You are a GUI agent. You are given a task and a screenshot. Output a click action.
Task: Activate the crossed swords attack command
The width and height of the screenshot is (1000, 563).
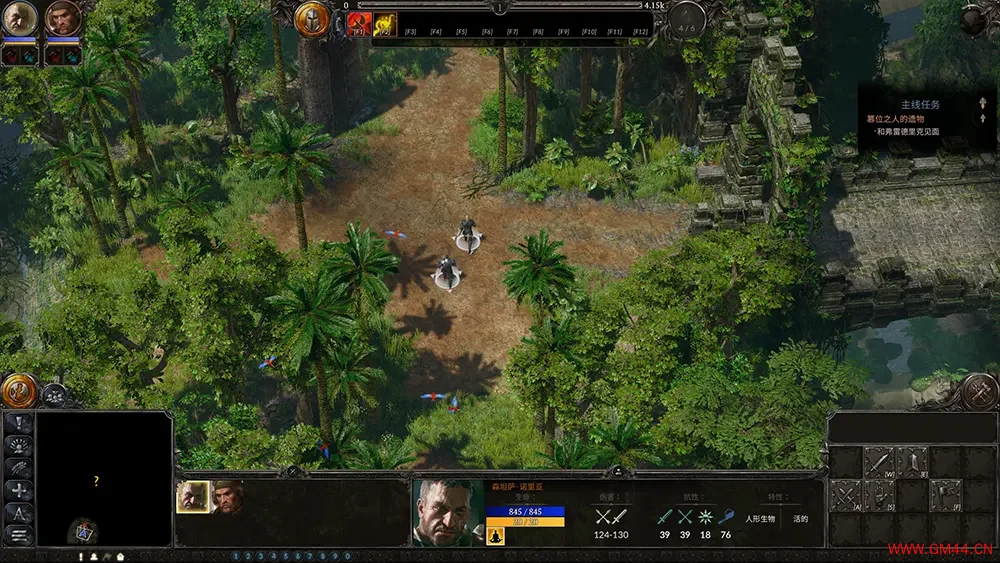point(845,495)
